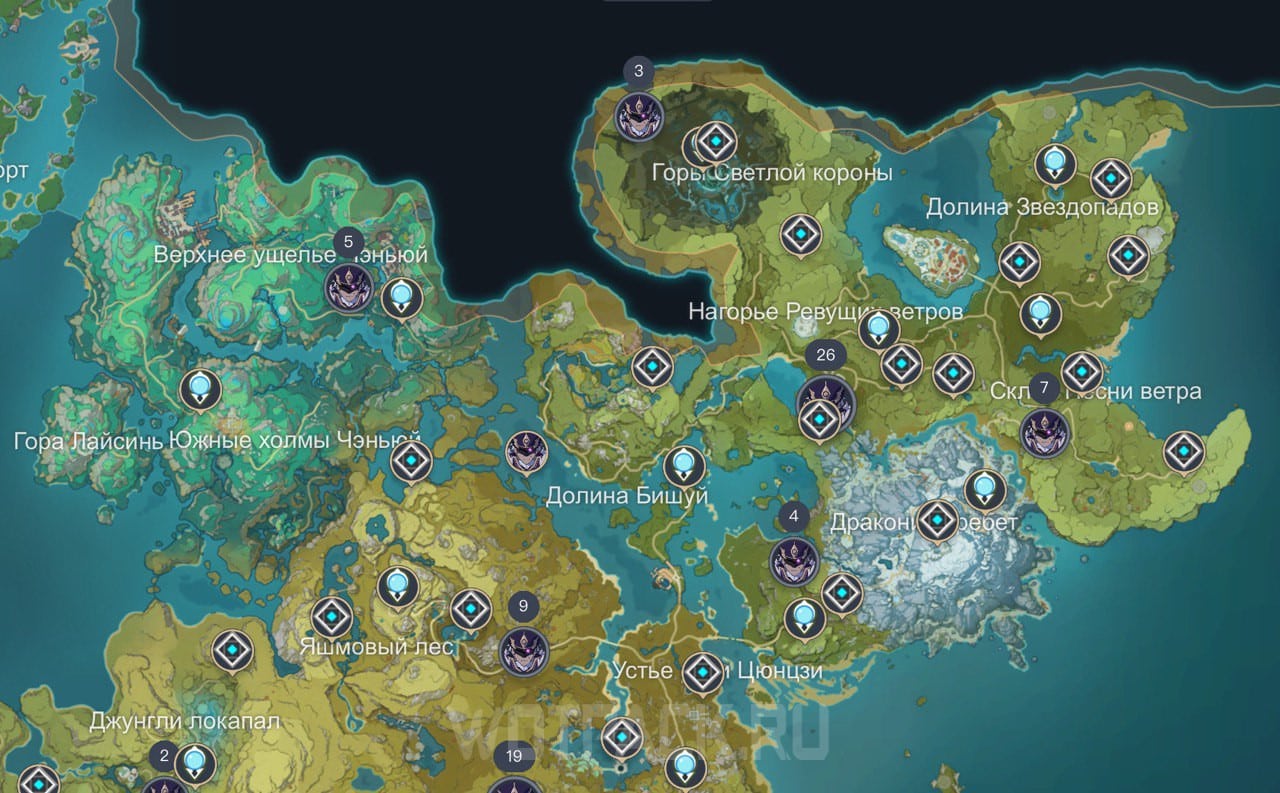
Task: Select the waypoint right of Южные холмы Чэньюй label
Action: [x=411, y=462]
